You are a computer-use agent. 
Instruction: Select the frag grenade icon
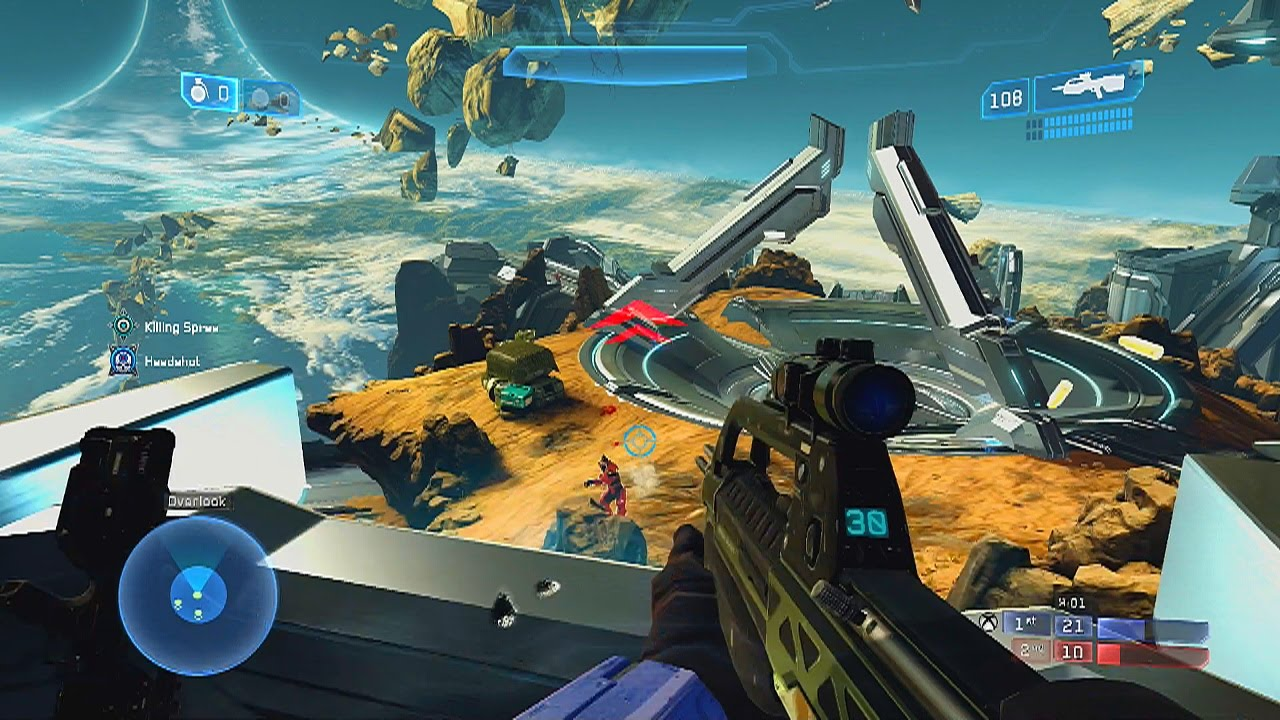[x=197, y=92]
